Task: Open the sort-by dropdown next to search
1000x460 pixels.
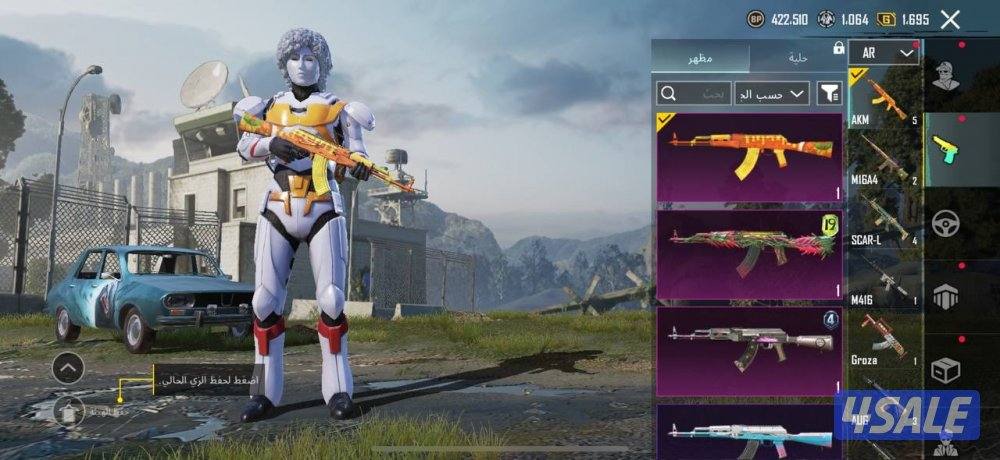Action: coord(772,94)
